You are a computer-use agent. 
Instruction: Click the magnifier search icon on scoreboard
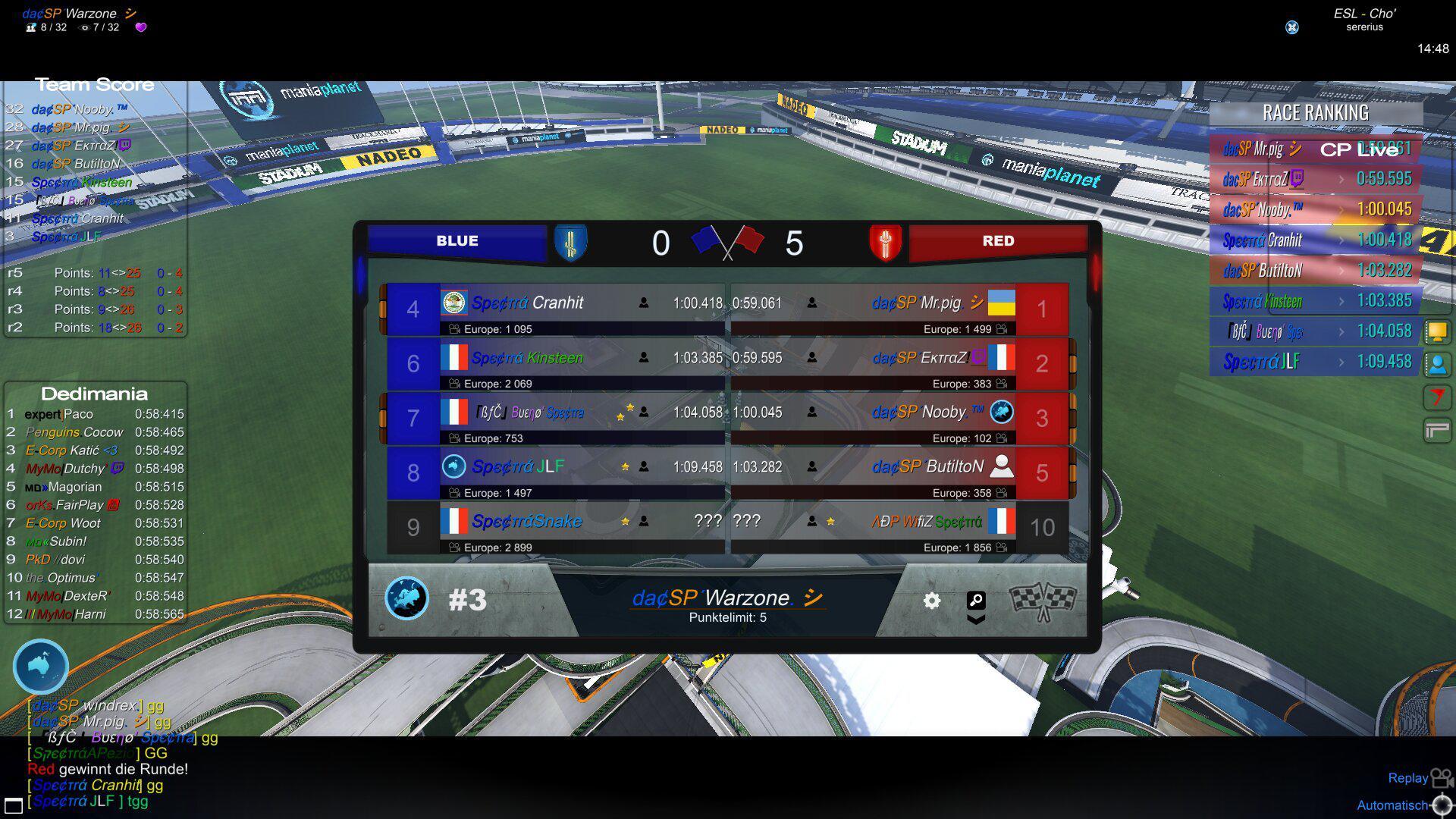point(976,601)
